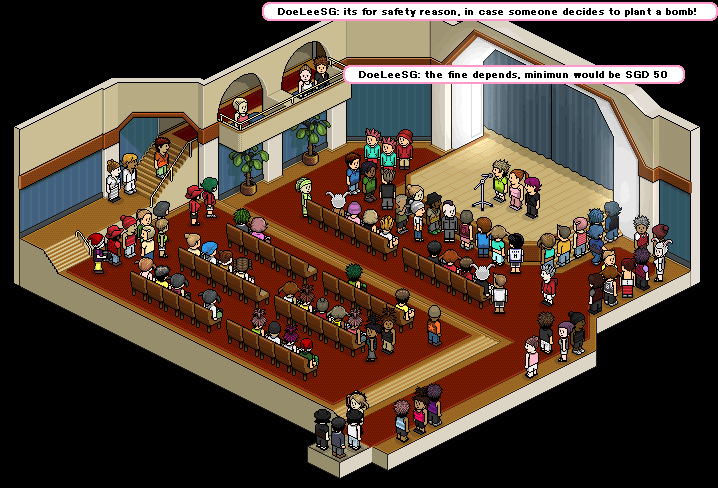718x488 pixels.
Task: Select DoeLeeSG's chat bubble about the SGD 50 fine
Action: coord(513,75)
